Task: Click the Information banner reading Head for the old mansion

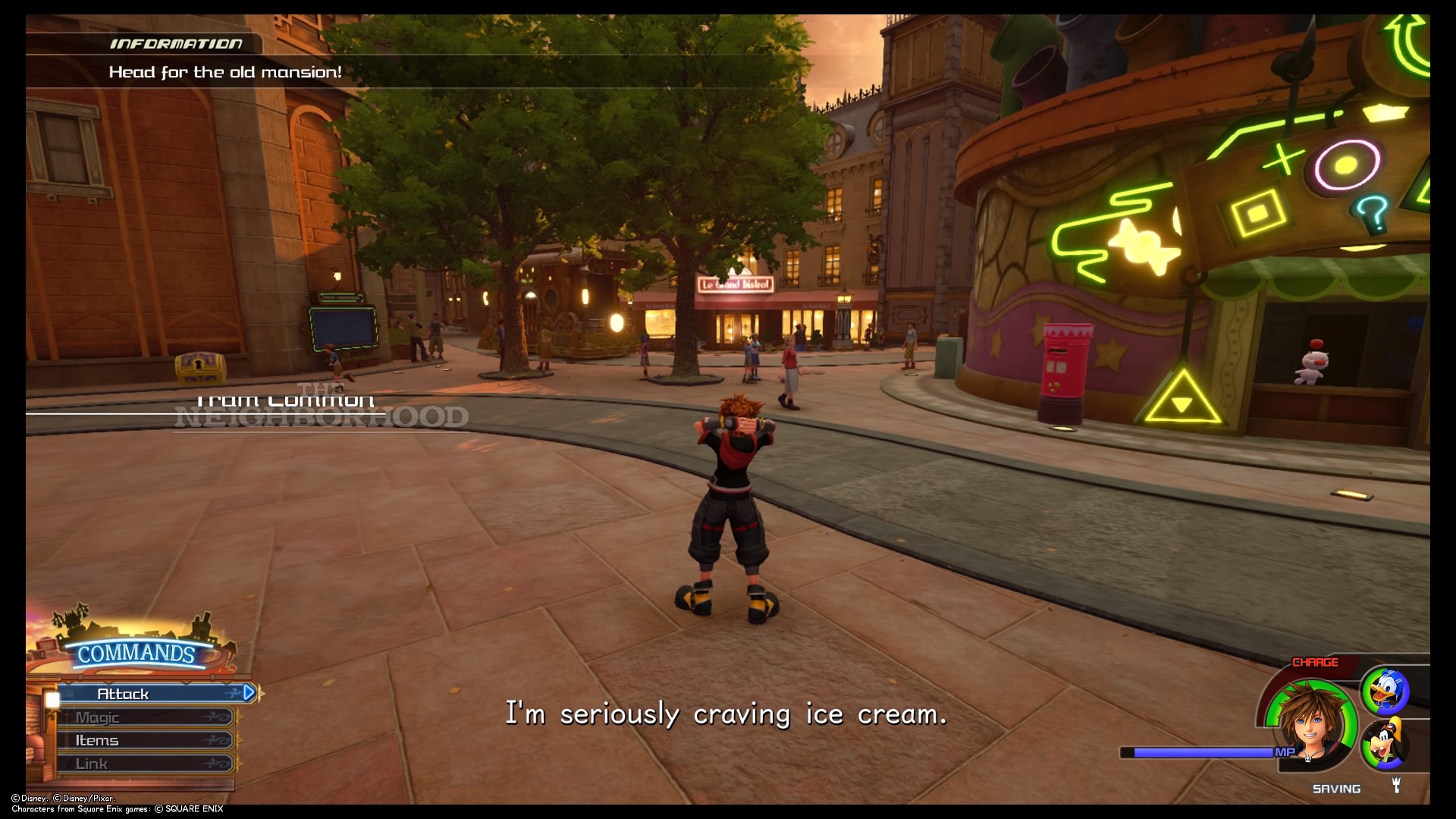Action: (x=224, y=72)
